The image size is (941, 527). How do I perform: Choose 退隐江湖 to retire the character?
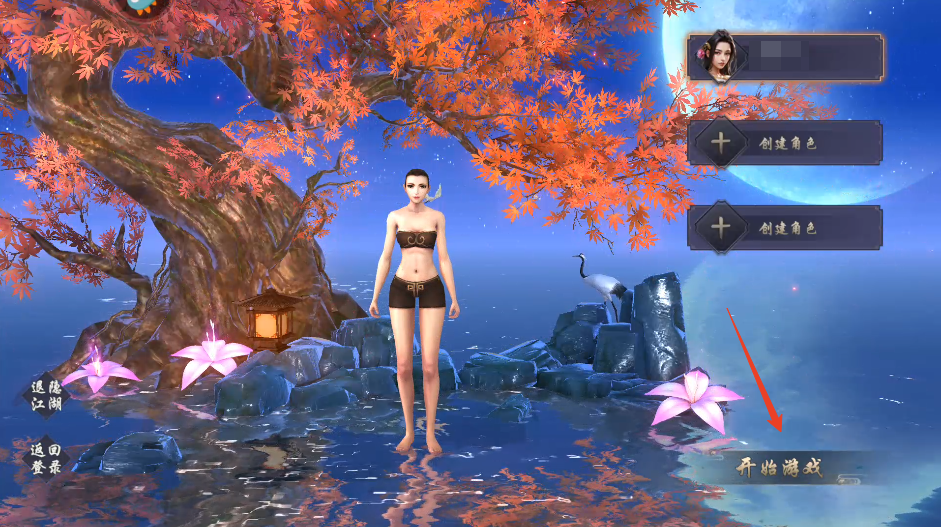click(45, 395)
